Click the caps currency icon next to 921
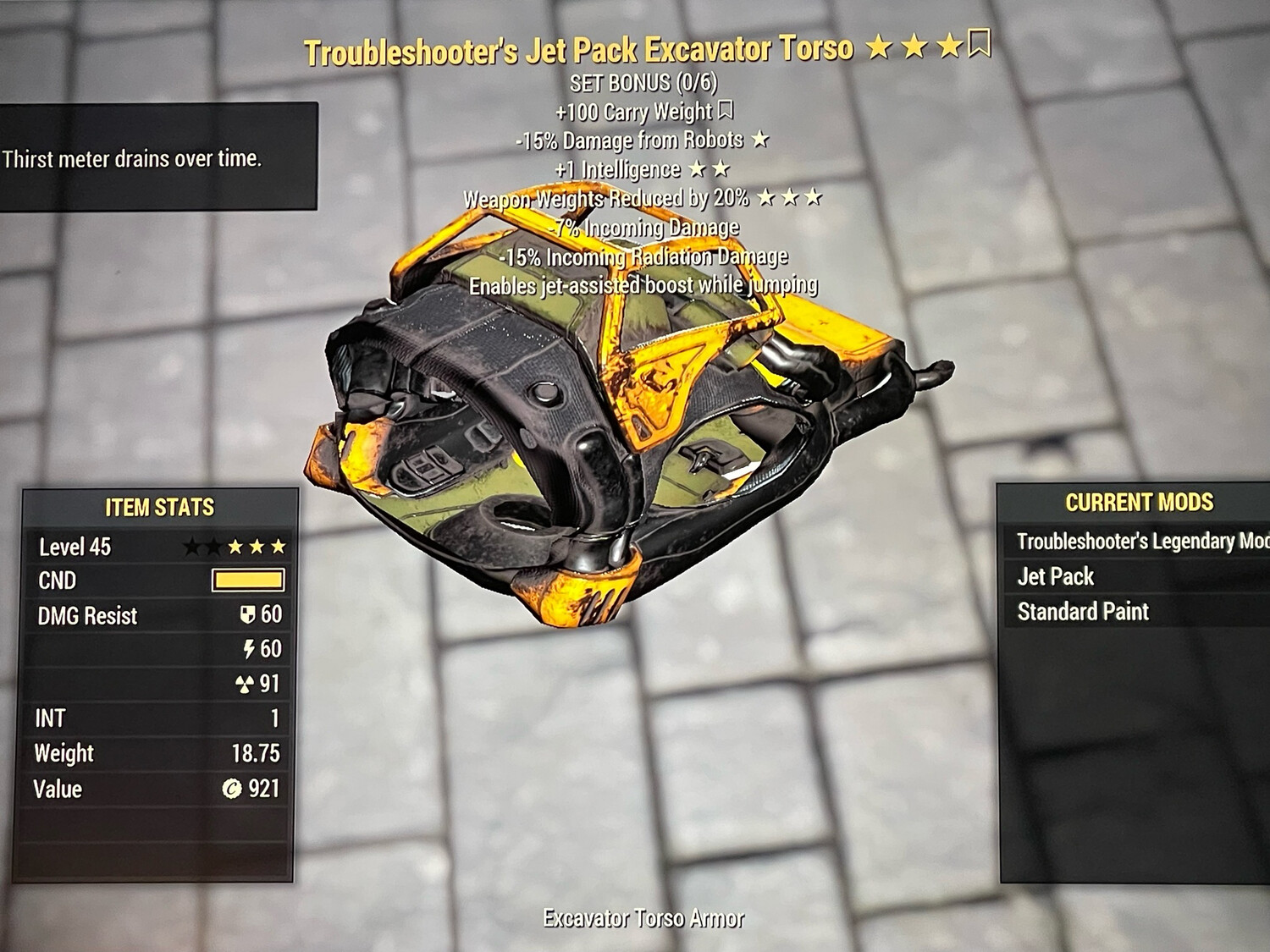The width and height of the screenshot is (1270, 952). click(x=233, y=789)
